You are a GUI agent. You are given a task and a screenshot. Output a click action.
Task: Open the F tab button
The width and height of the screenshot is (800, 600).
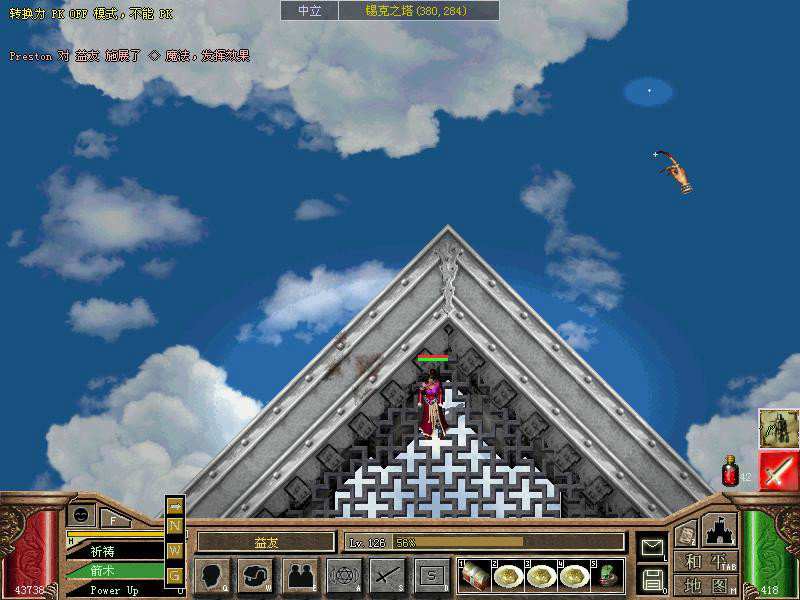(x=114, y=518)
